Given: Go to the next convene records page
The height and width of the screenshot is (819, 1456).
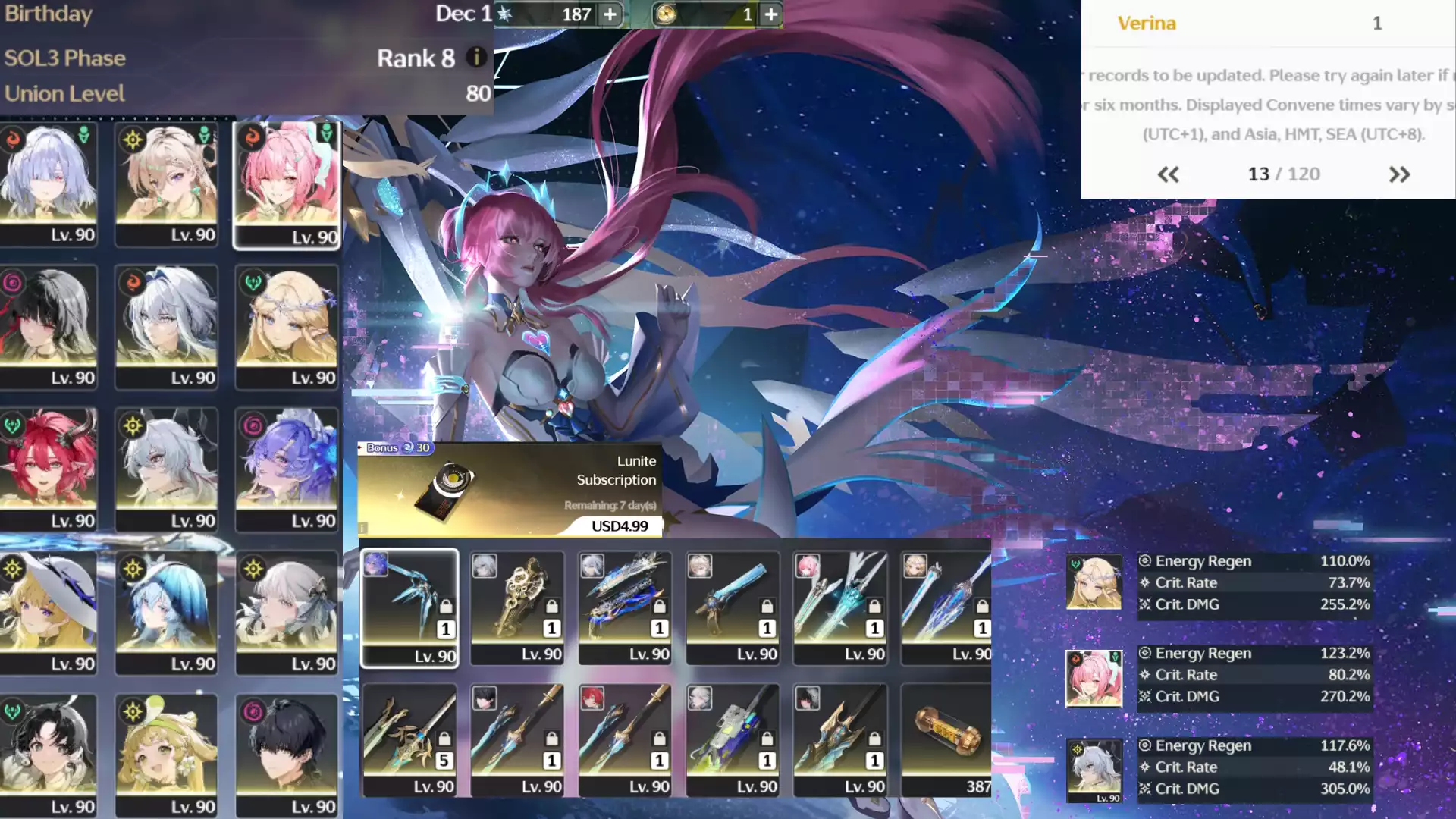Looking at the screenshot, I should [1399, 174].
